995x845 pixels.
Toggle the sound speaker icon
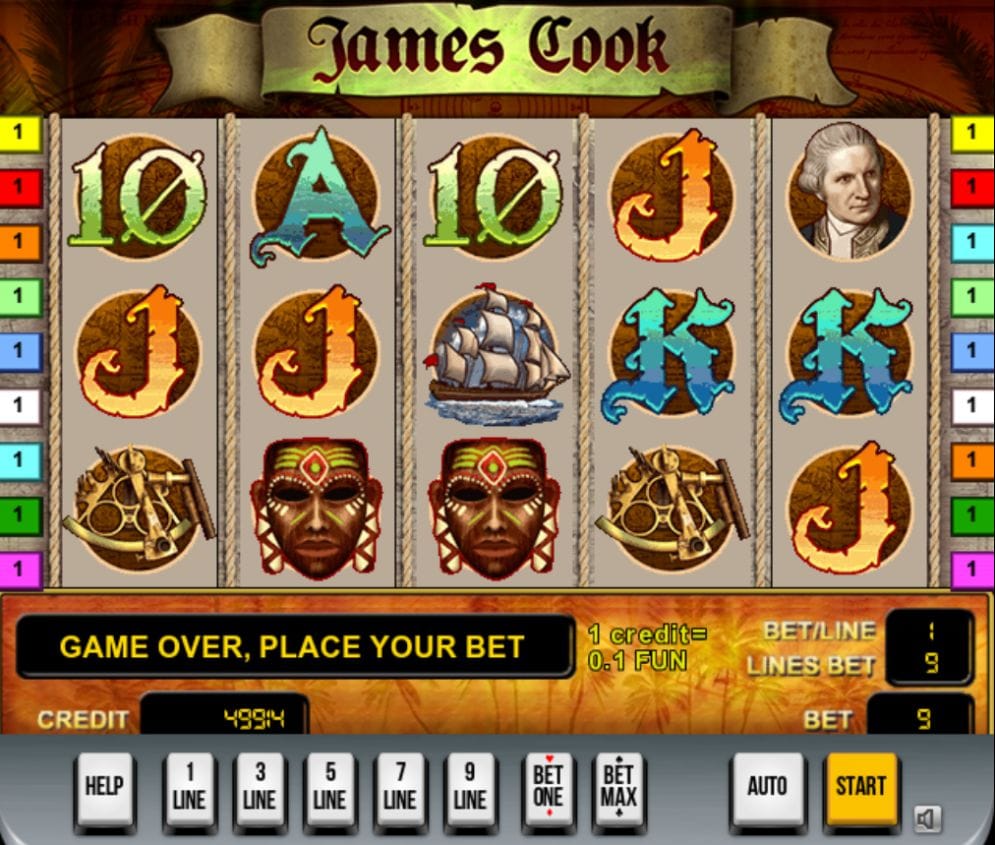click(x=927, y=820)
